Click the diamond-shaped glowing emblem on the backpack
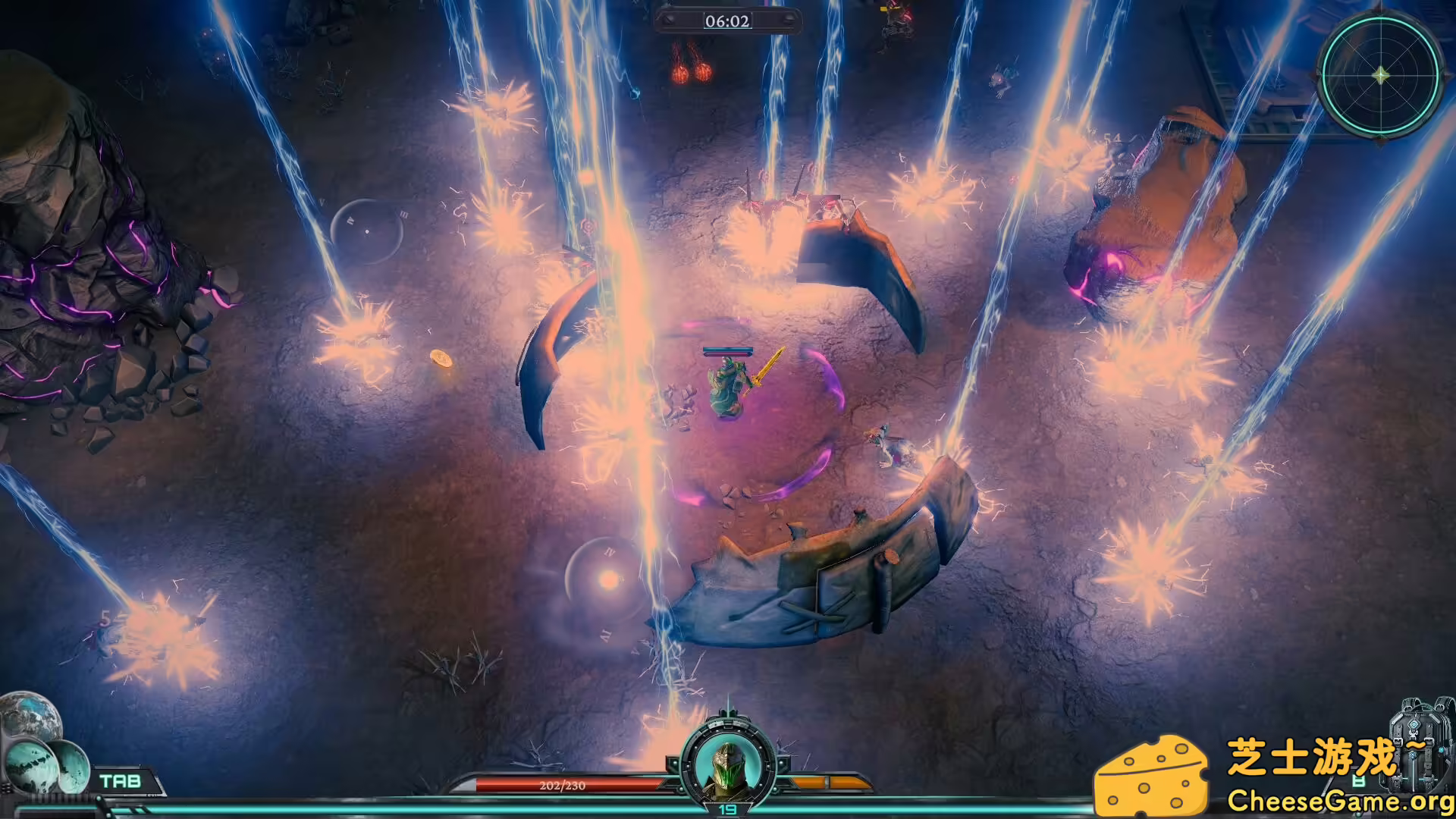The image size is (1456, 819). pos(1414,724)
